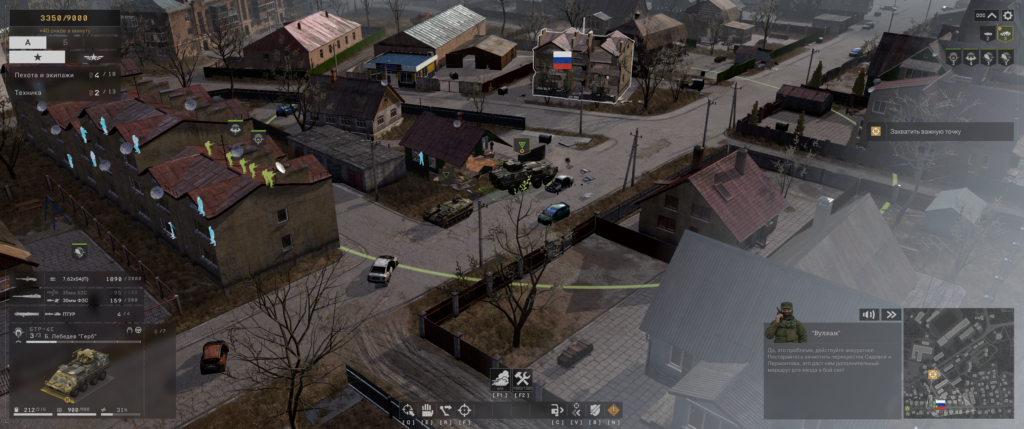Toggle the shield defense stance
The height and width of the screenshot is (429, 1024).
click(x=595, y=409)
